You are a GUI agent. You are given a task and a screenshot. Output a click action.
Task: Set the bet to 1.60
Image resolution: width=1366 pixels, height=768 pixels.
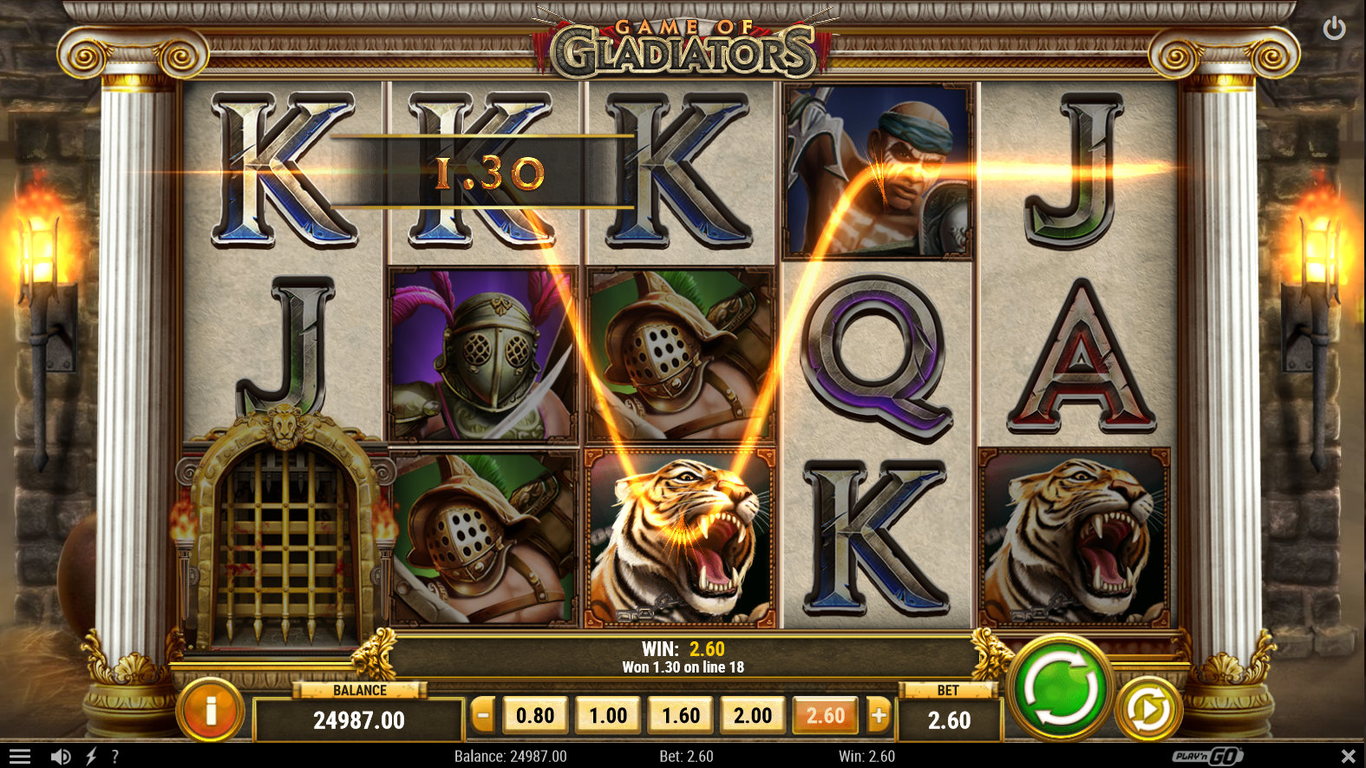[x=680, y=715]
